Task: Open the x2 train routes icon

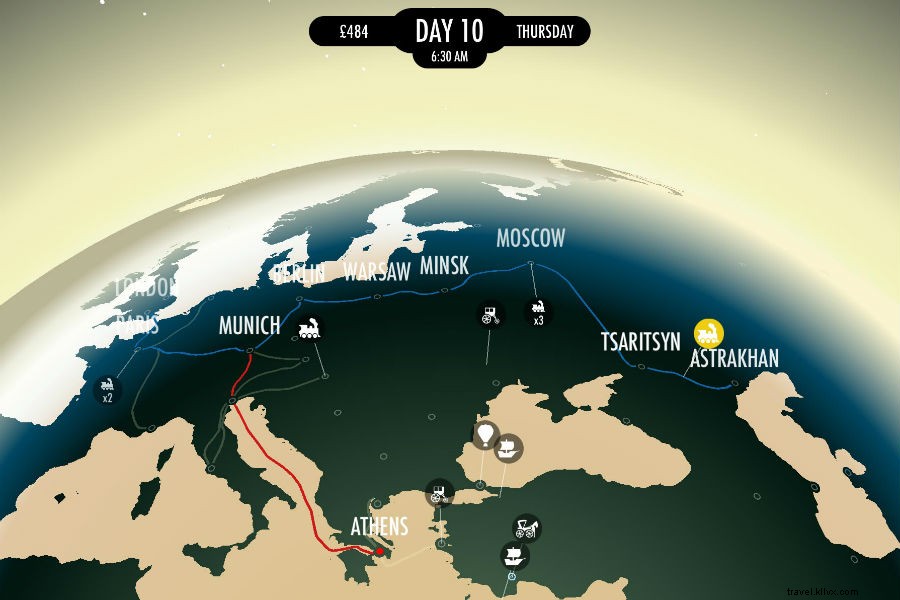Action: [x=106, y=389]
